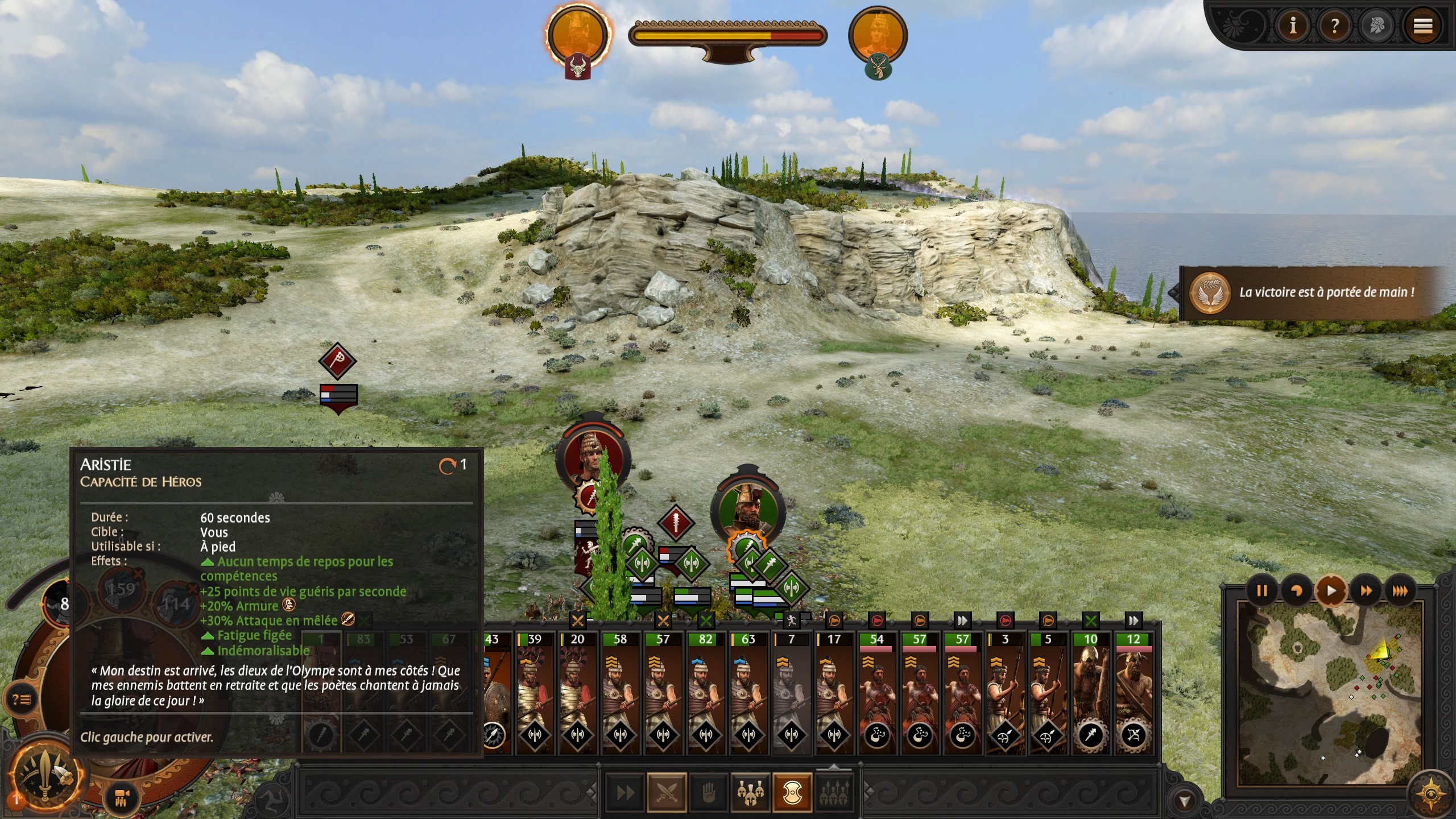Set battle to normal play speed
Viewport: 1456px width, 819px height.
[1331, 591]
